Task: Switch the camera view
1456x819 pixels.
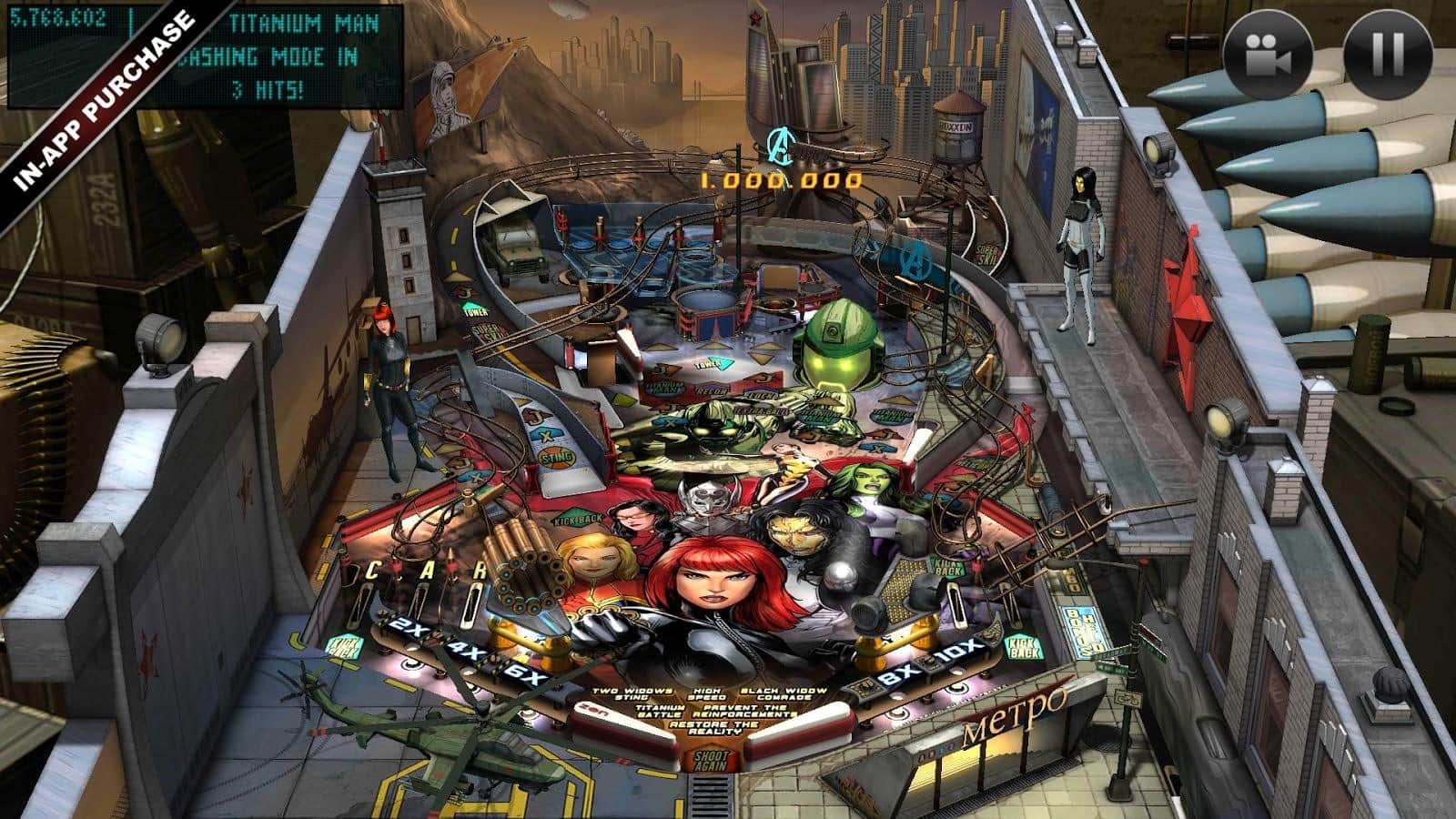Action: pos(1268,53)
